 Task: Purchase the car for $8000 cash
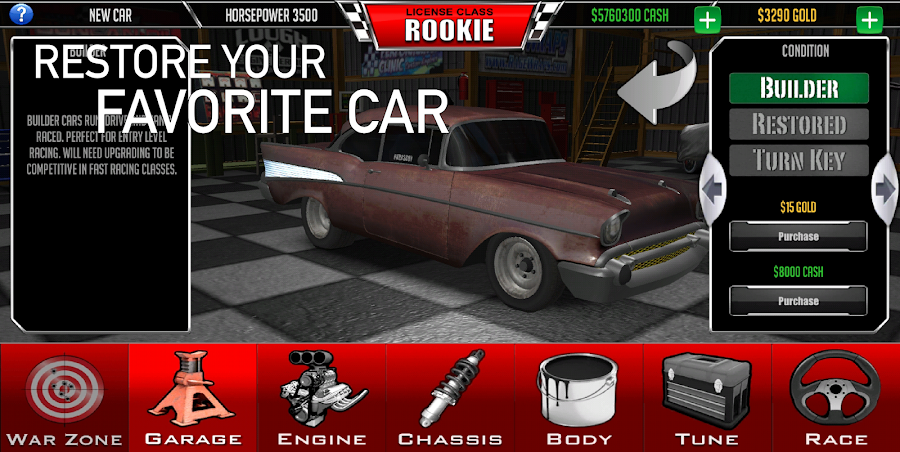(x=798, y=301)
